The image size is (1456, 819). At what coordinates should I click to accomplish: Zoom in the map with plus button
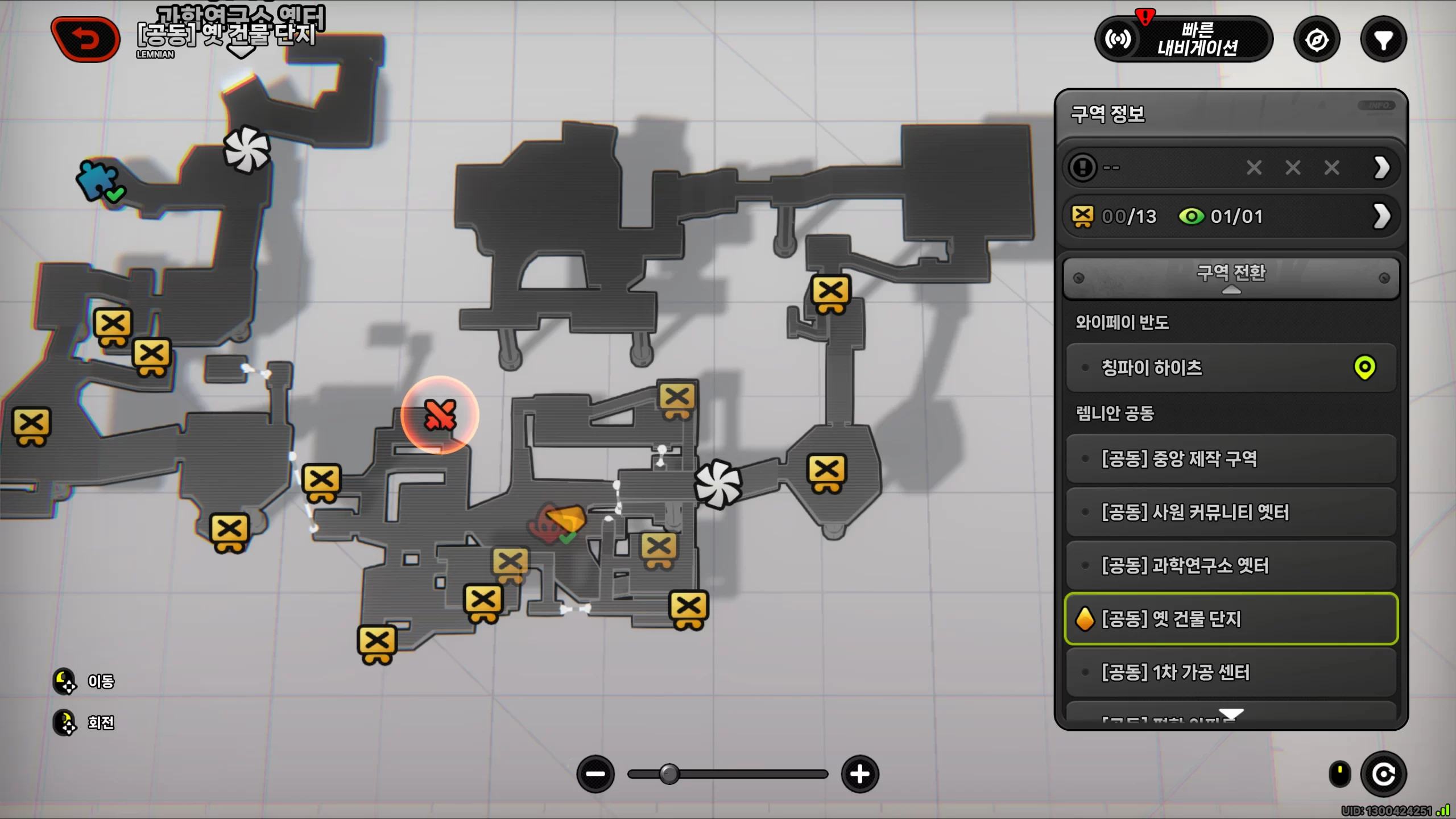tap(860, 774)
